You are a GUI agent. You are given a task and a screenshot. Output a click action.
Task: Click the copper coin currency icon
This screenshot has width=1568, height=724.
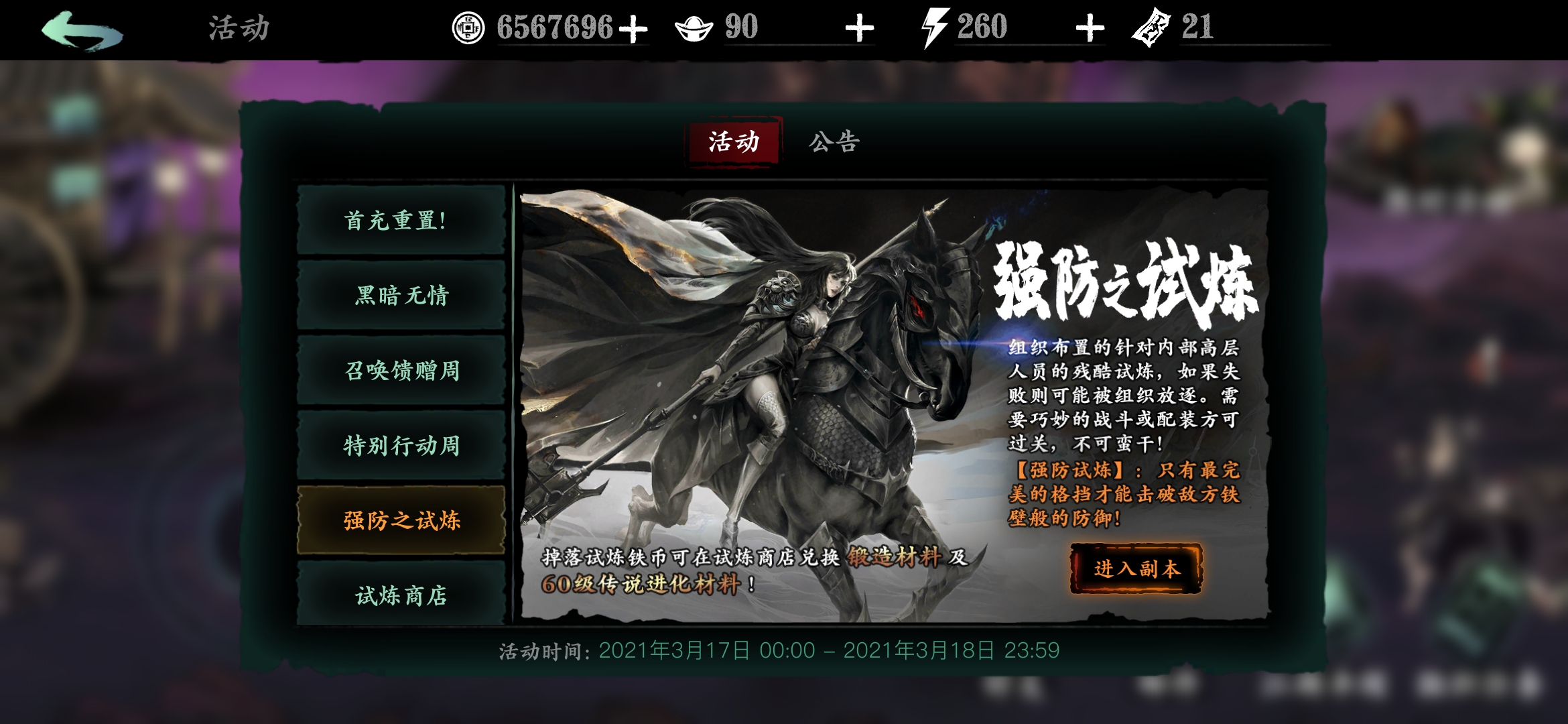(x=469, y=28)
